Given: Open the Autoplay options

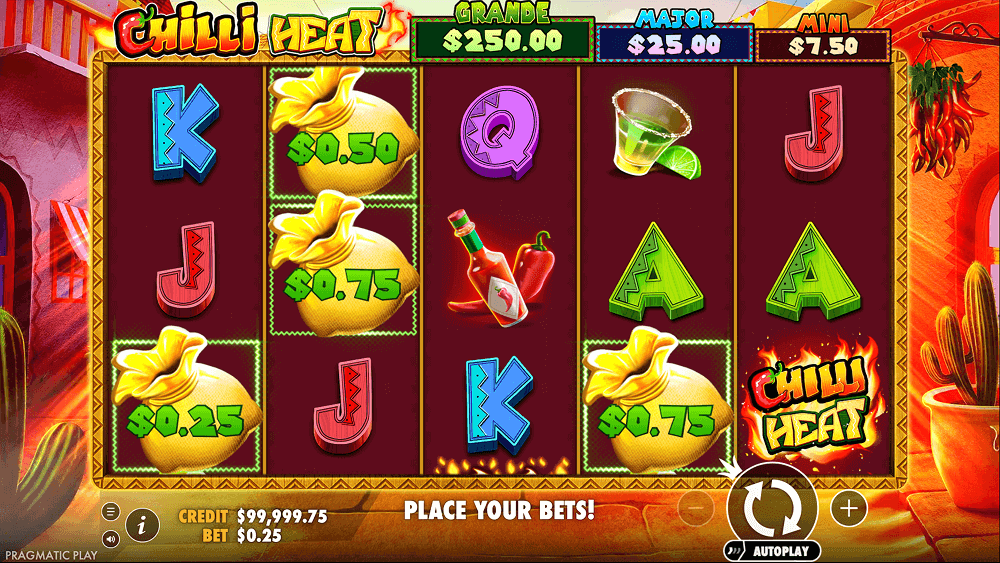Looking at the screenshot, I should point(772,551).
